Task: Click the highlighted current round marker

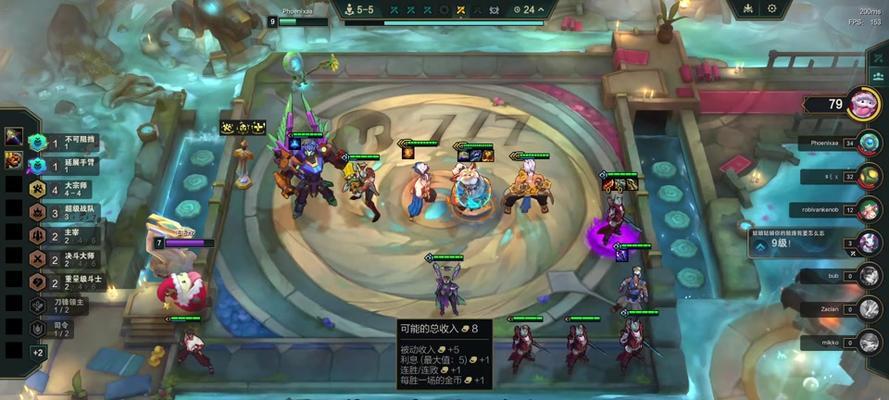Action: coord(460,9)
